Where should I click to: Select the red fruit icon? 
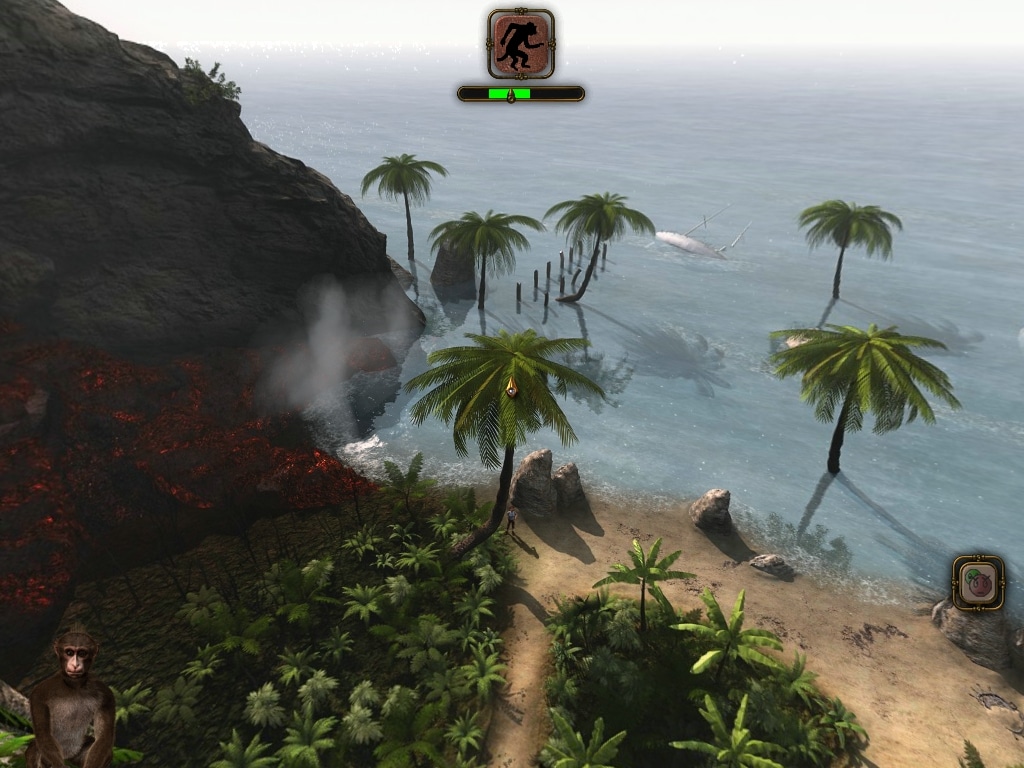click(x=978, y=583)
